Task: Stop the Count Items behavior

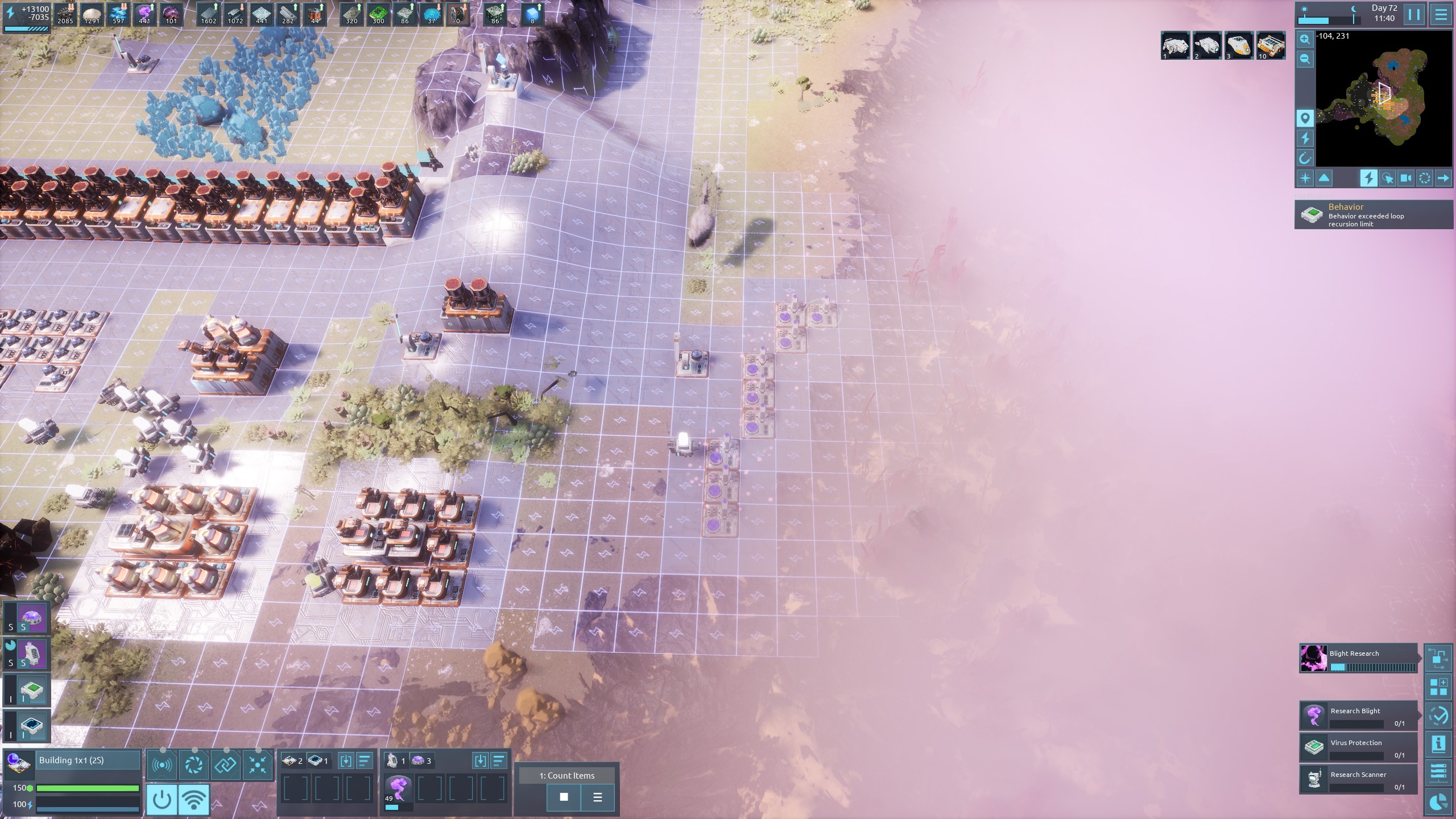Action: point(564,797)
